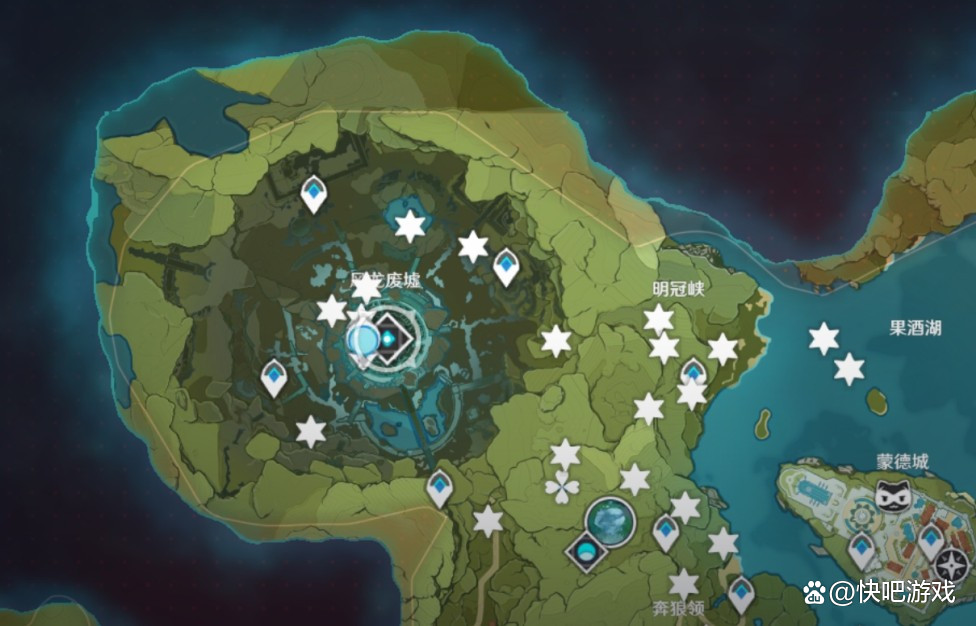Select the four-leaf clover map marker
This screenshot has width=976, height=626.
(x=562, y=488)
